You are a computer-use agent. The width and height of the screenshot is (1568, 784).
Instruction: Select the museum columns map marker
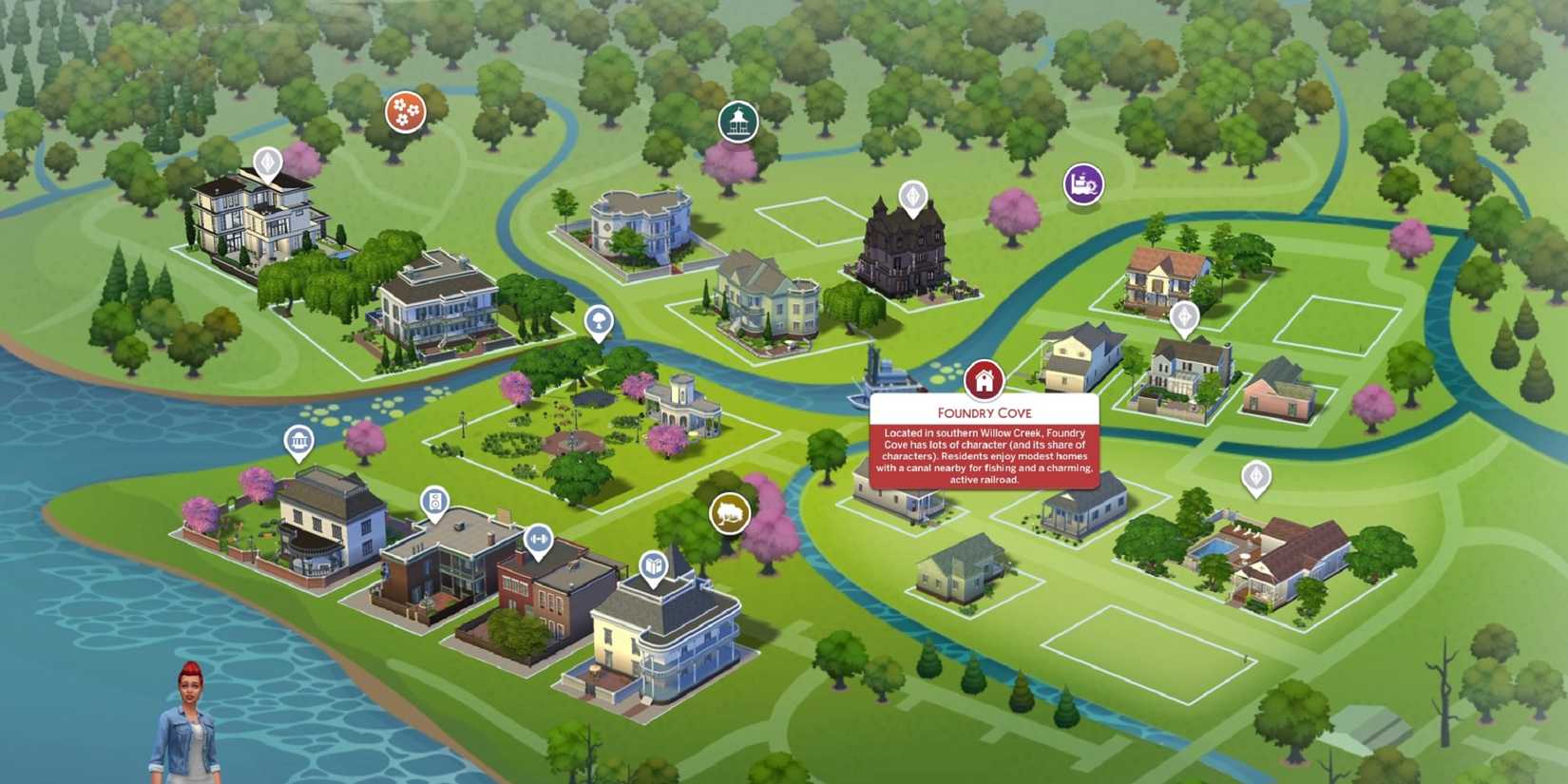(x=299, y=441)
